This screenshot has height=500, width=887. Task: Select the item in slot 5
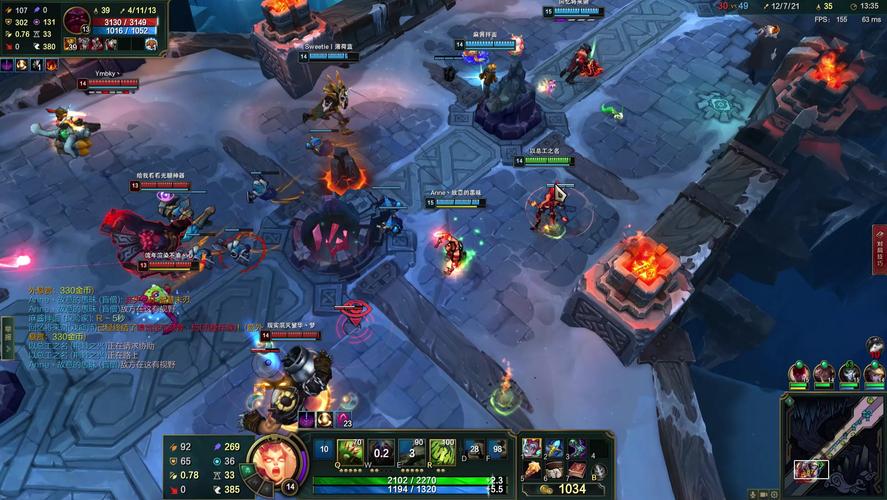pos(531,470)
